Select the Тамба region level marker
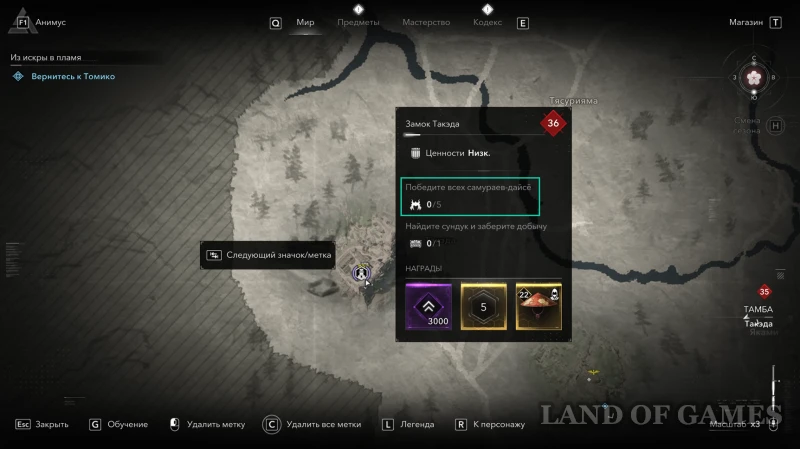This screenshot has height=449, width=800. (765, 292)
